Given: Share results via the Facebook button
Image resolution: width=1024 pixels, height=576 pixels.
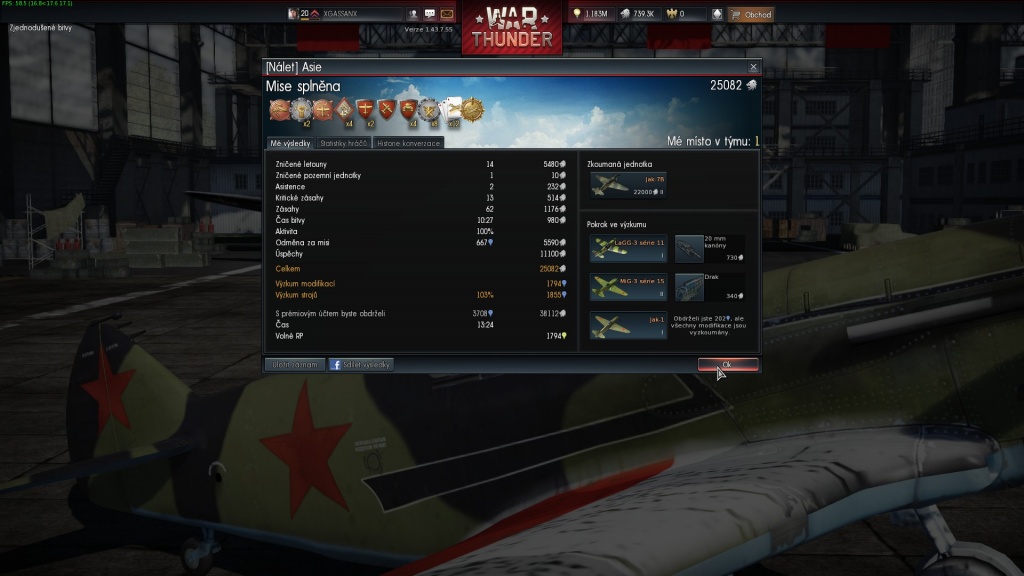Looking at the screenshot, I should click(x=361, y=365).
